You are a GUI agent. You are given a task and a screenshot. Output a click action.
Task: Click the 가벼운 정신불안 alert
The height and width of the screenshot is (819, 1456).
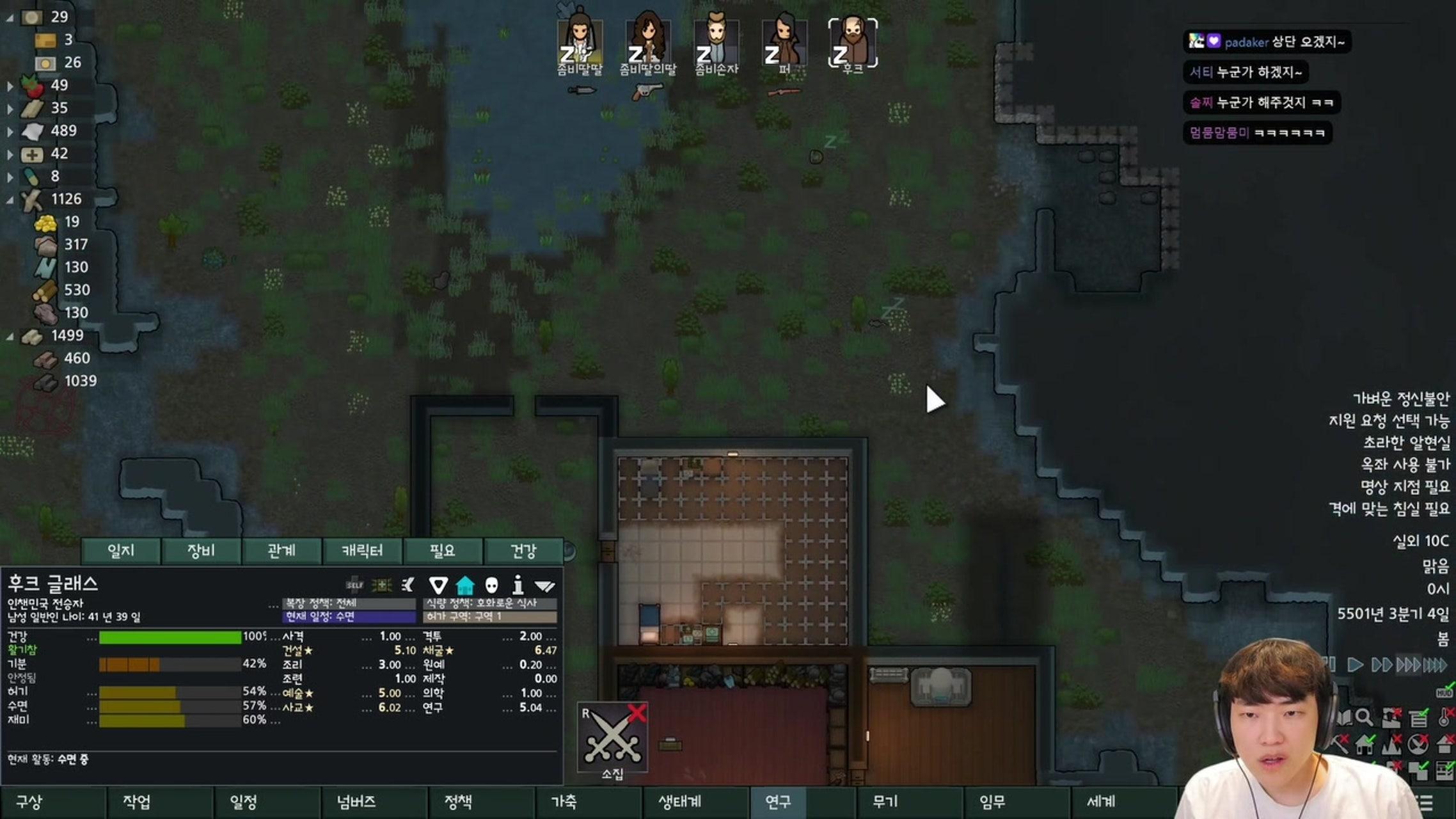click(1400, 399)
